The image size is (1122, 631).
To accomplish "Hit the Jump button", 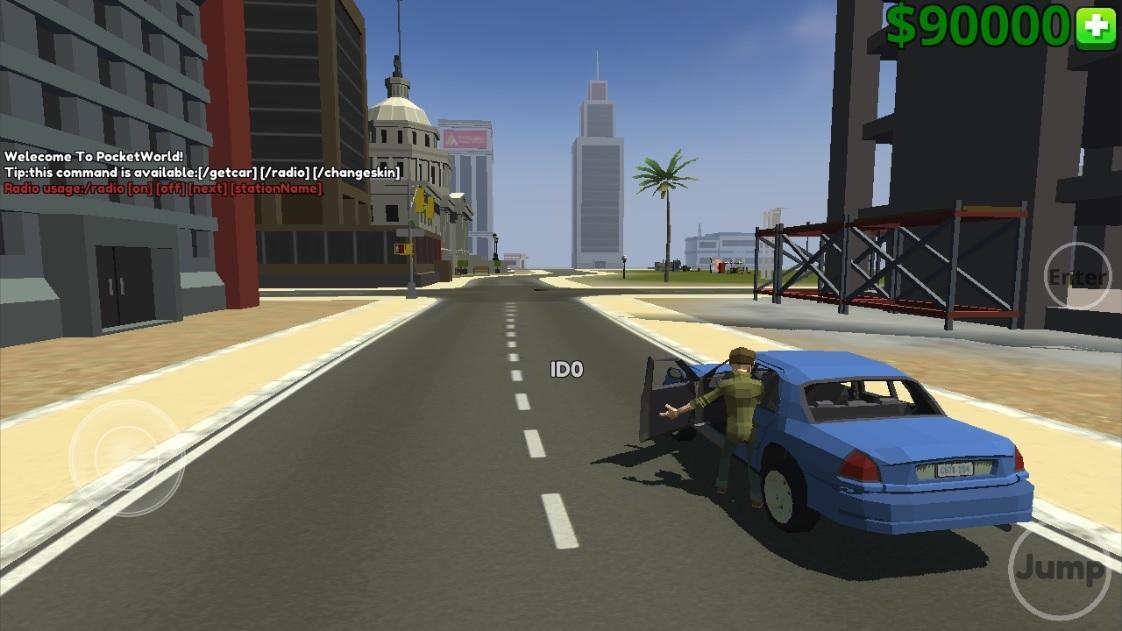I will (1058, 570).
